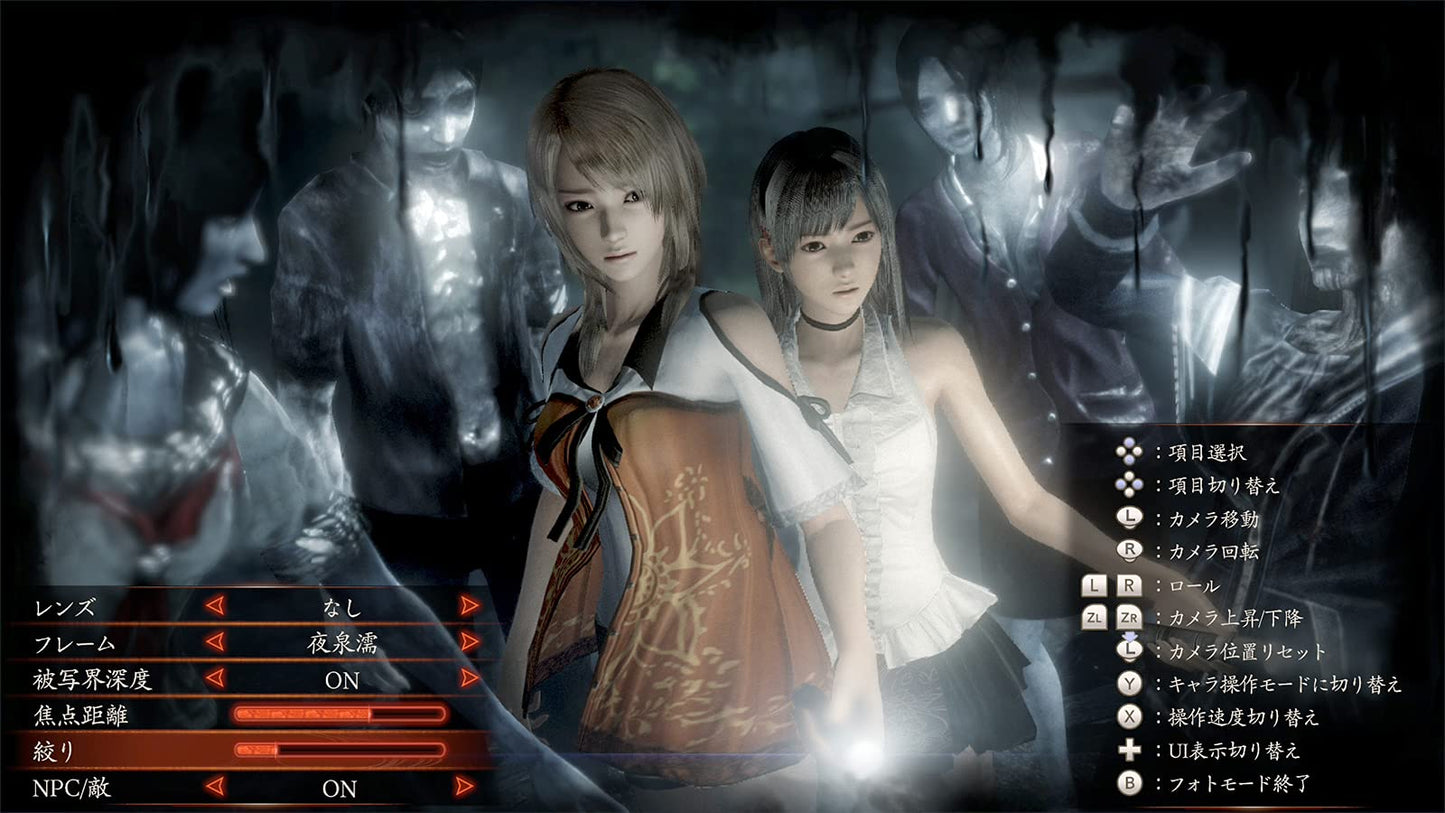Select the L-stick icon beside カメラ移動
Viewport: 1445px width, 813px height.
1129,518
